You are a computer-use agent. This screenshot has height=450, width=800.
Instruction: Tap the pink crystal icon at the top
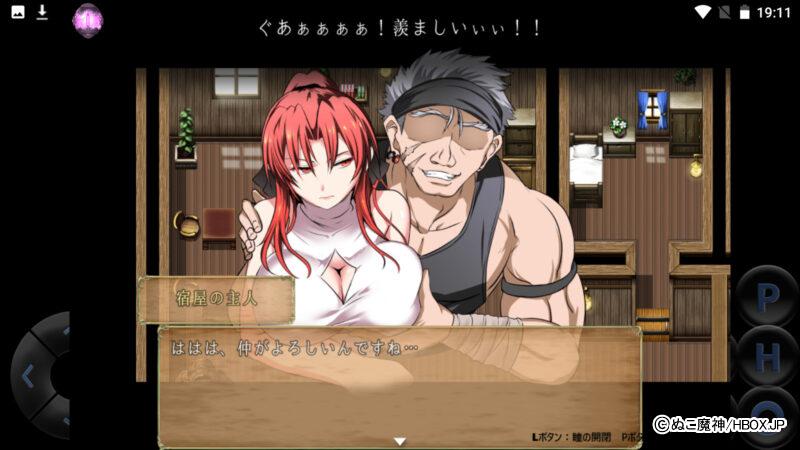click(x=88, y=17)
